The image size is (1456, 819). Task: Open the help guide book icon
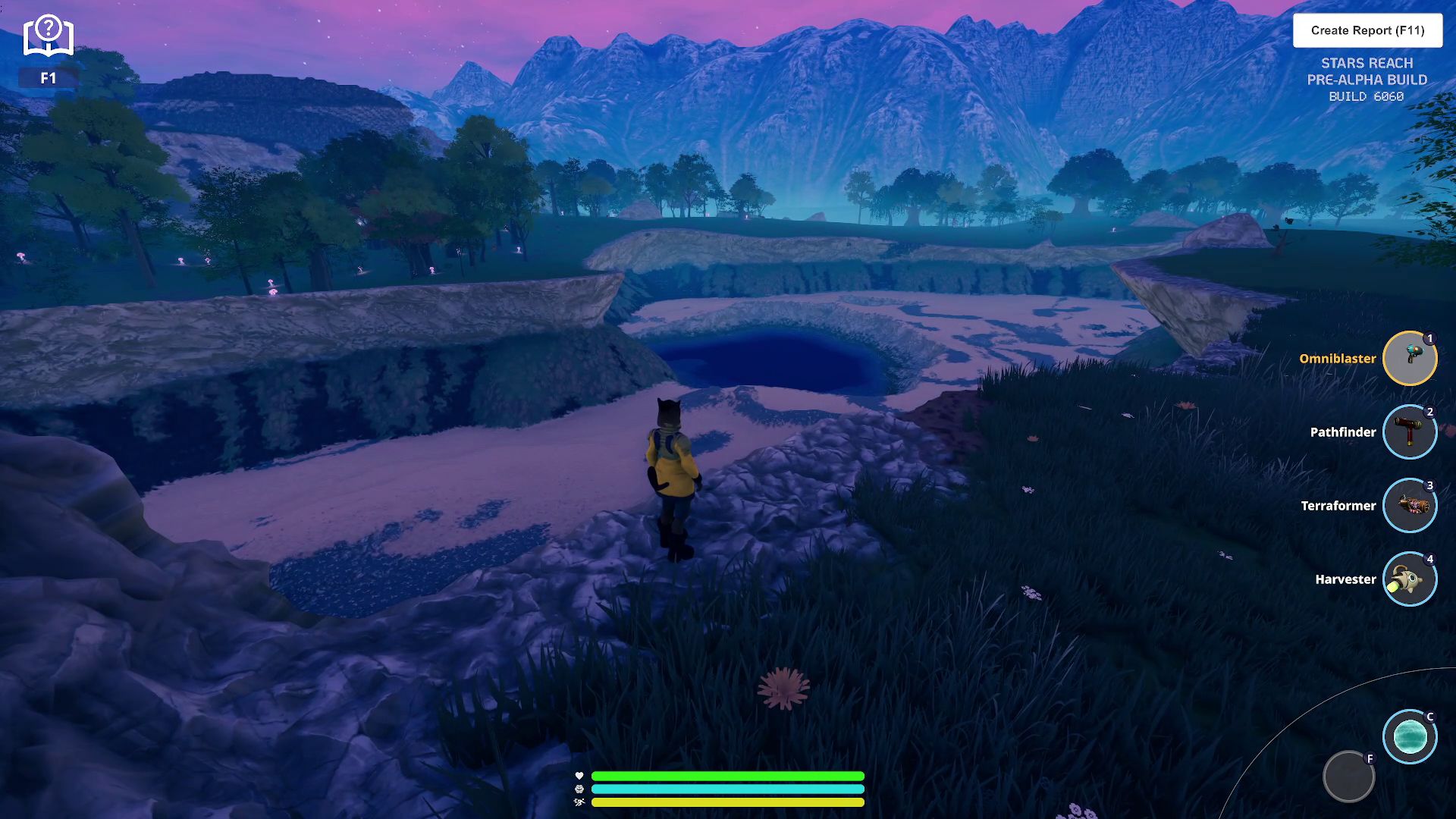[49, 37]
